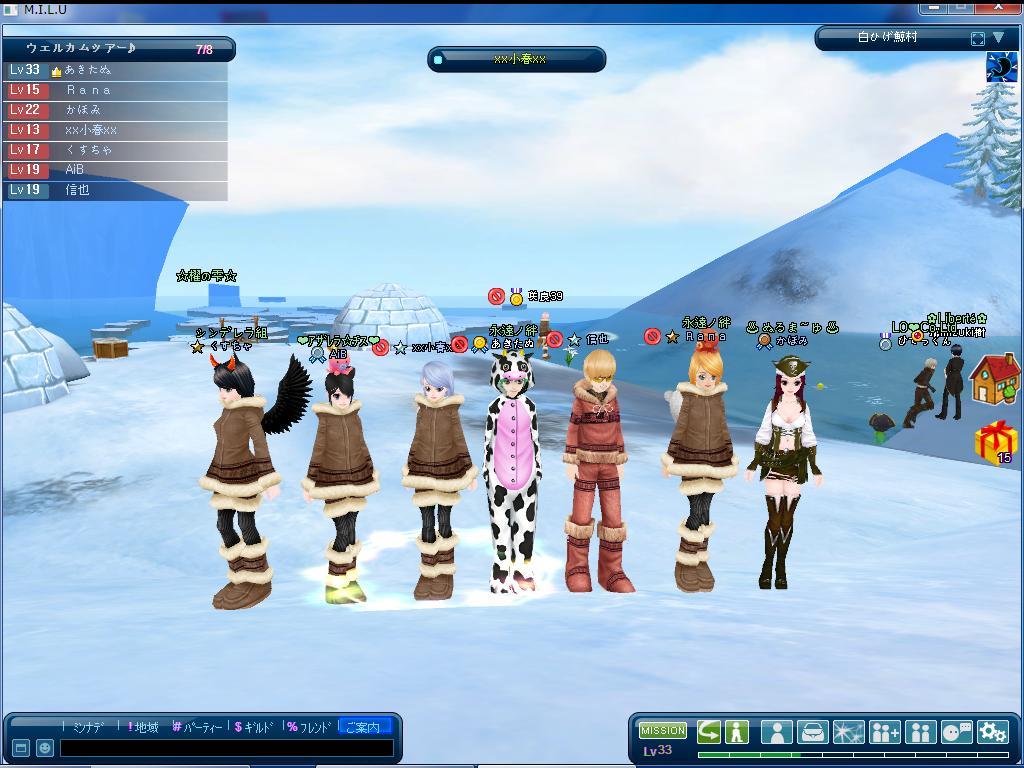The image size is (1024, 768).
Task: Switch to the フレンド chat tab
Action: [310, 727]
